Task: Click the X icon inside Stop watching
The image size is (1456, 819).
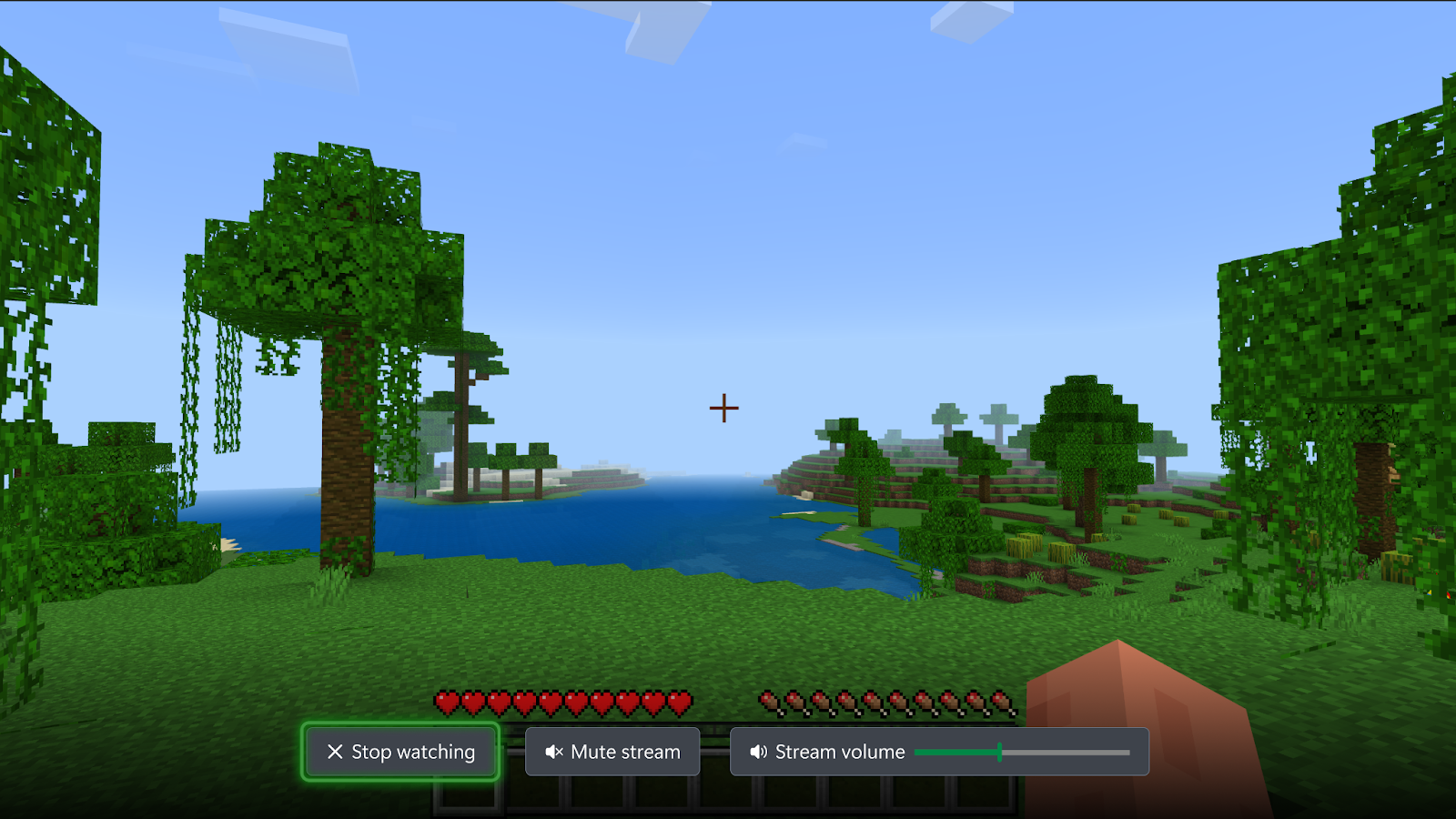Action: [335, 752]
